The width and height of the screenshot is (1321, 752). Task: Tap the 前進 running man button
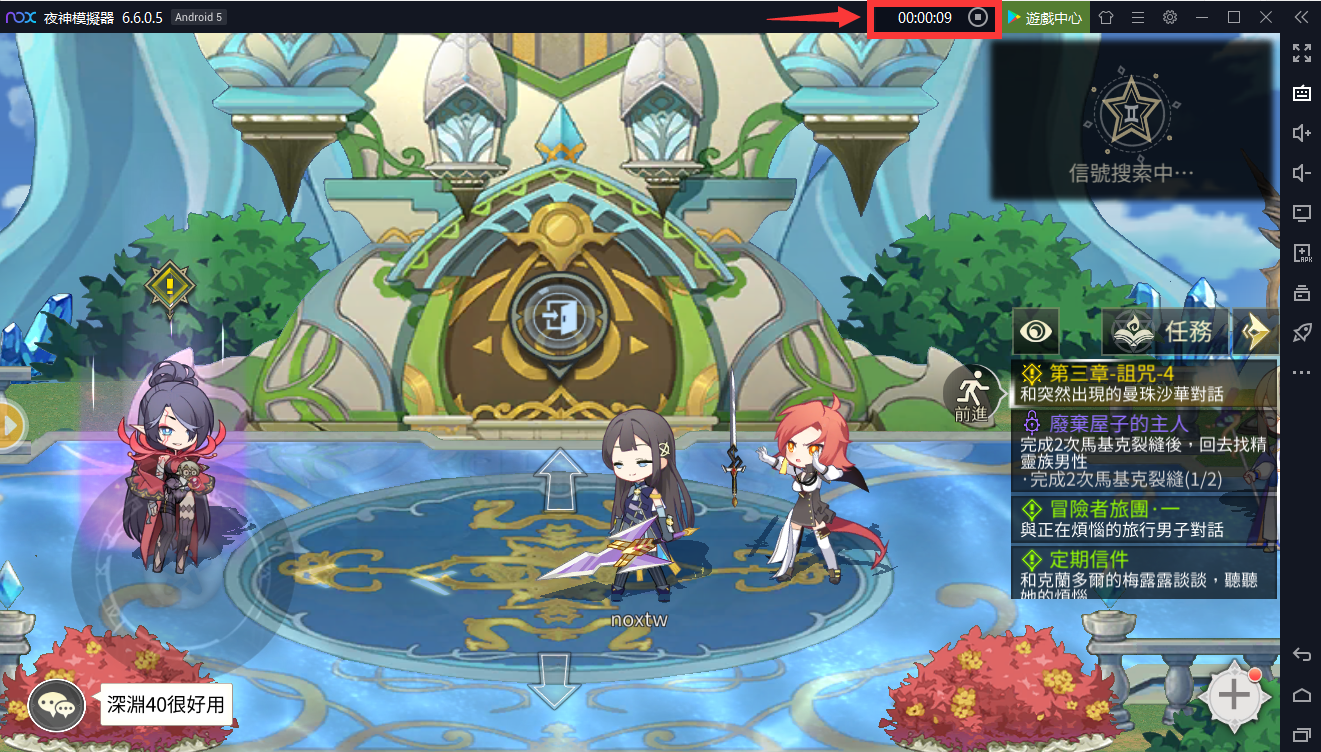point(972,392)
